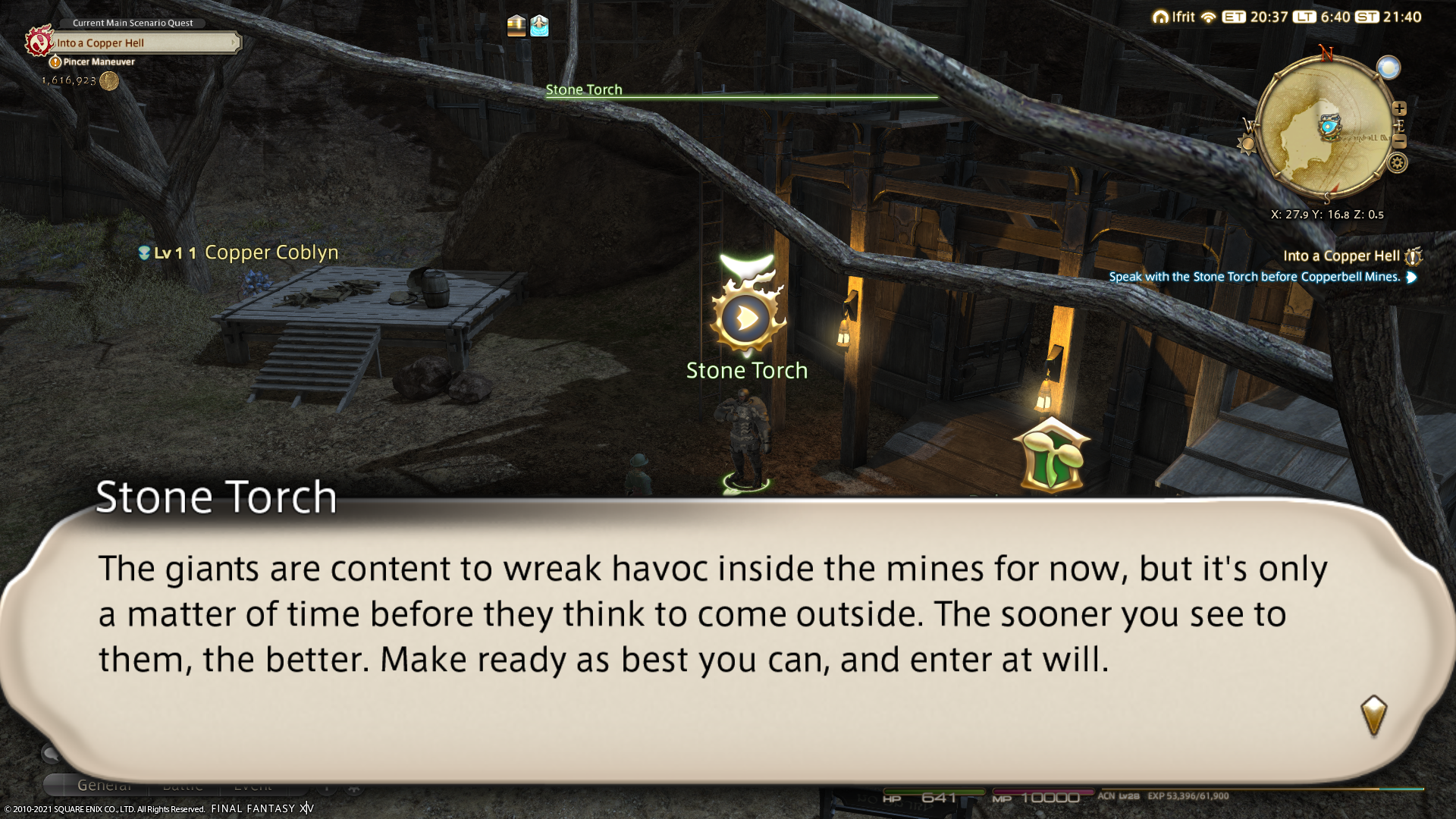The height and width of the screenshot is (819, 1456).
Task: Click the green sprout novice icon
Action: coord(1051,457)
